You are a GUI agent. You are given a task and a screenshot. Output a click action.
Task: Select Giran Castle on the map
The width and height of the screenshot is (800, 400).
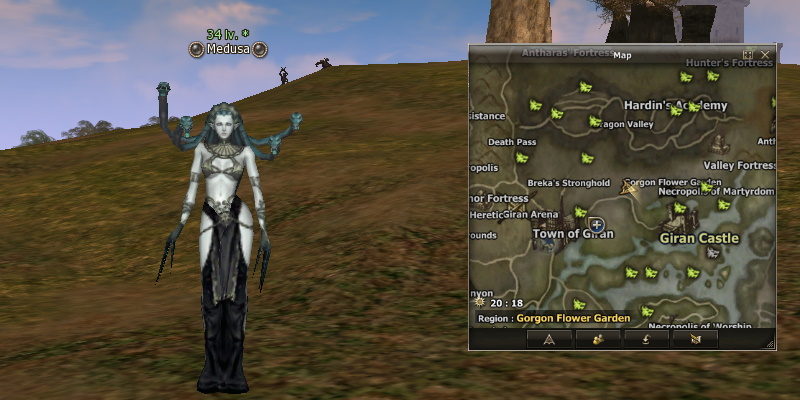[x=699, y=239]
